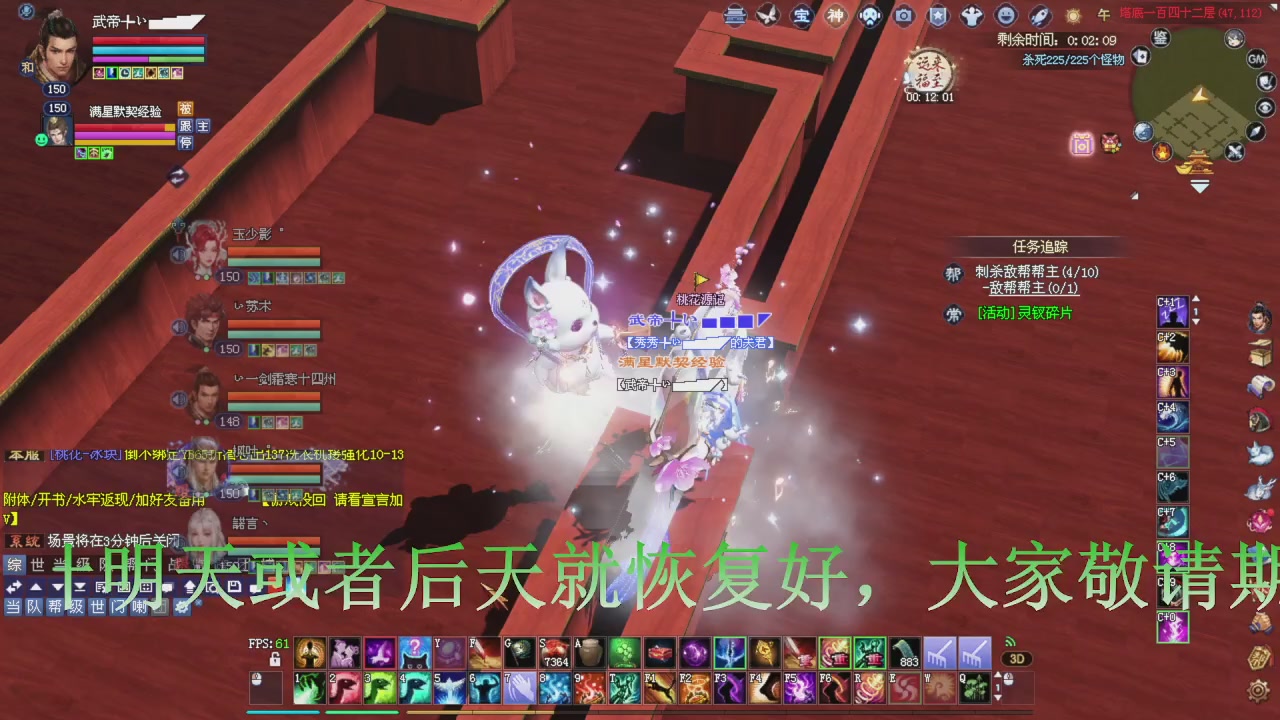
Task: Switch to the 综 general chat tab
Action: point(14,565)
